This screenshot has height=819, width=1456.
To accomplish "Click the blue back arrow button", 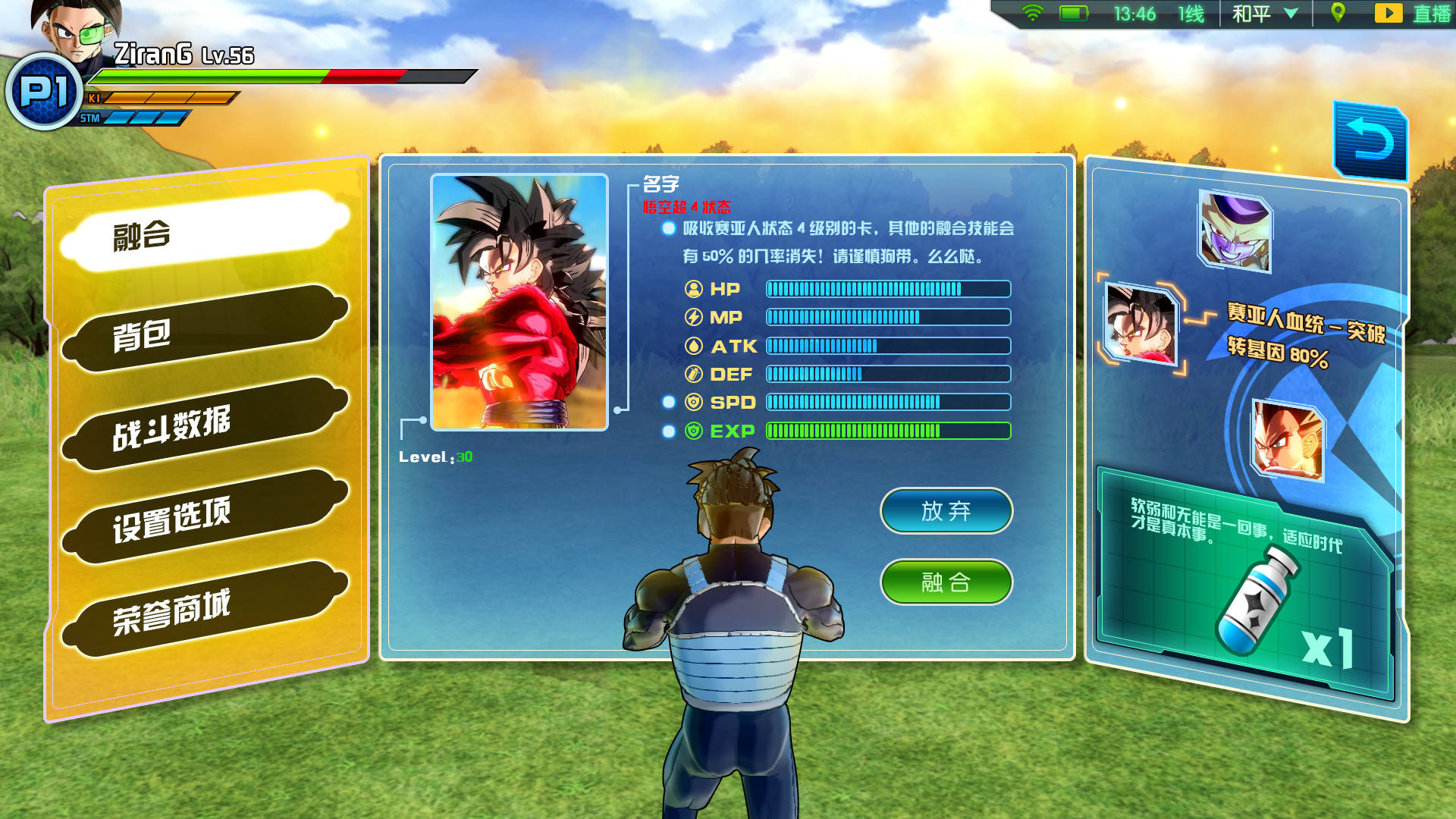I will [x=1370, y=142].
